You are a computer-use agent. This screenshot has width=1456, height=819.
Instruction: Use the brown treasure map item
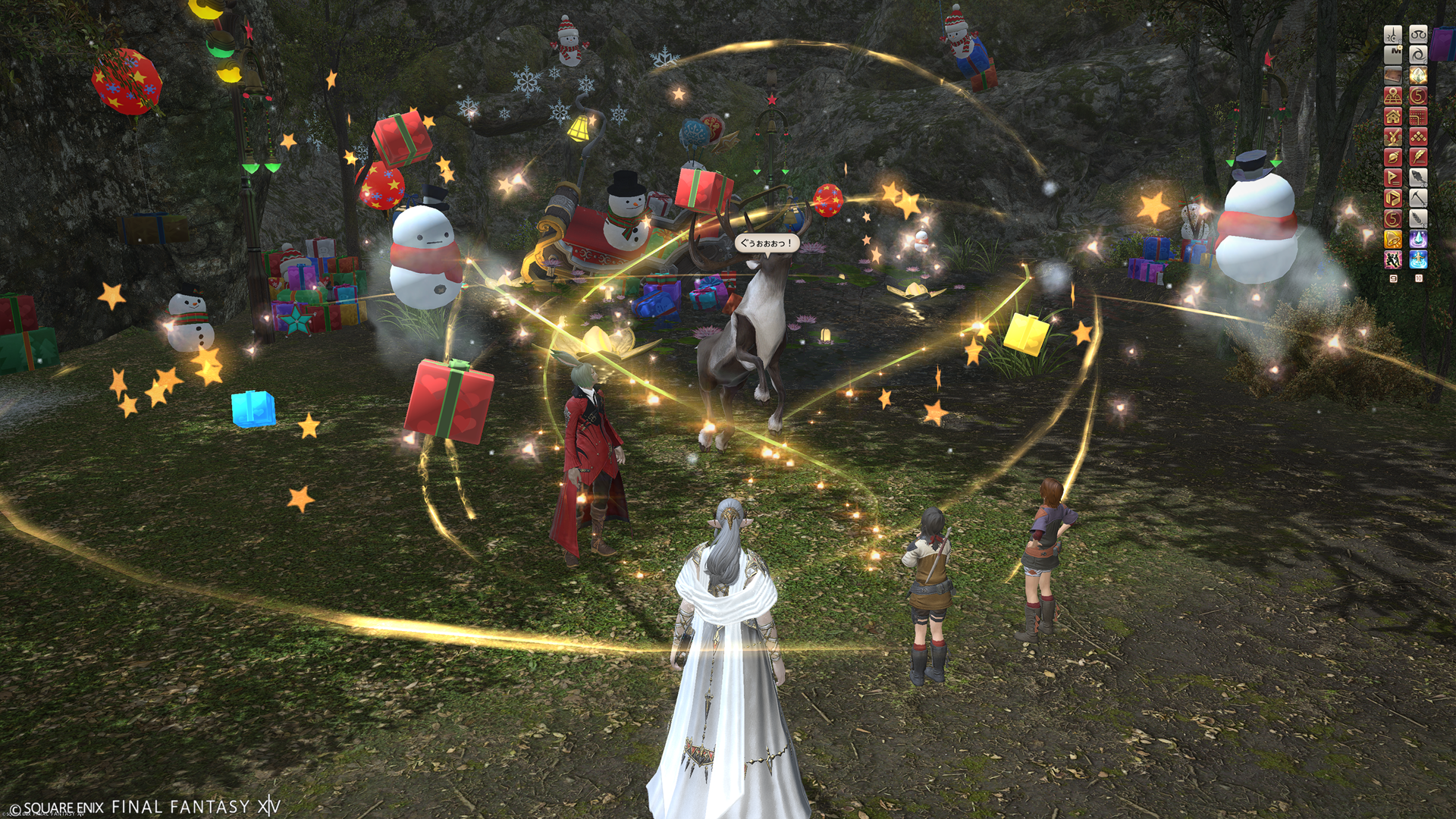pyautogui.click(x=1393, y=75)
